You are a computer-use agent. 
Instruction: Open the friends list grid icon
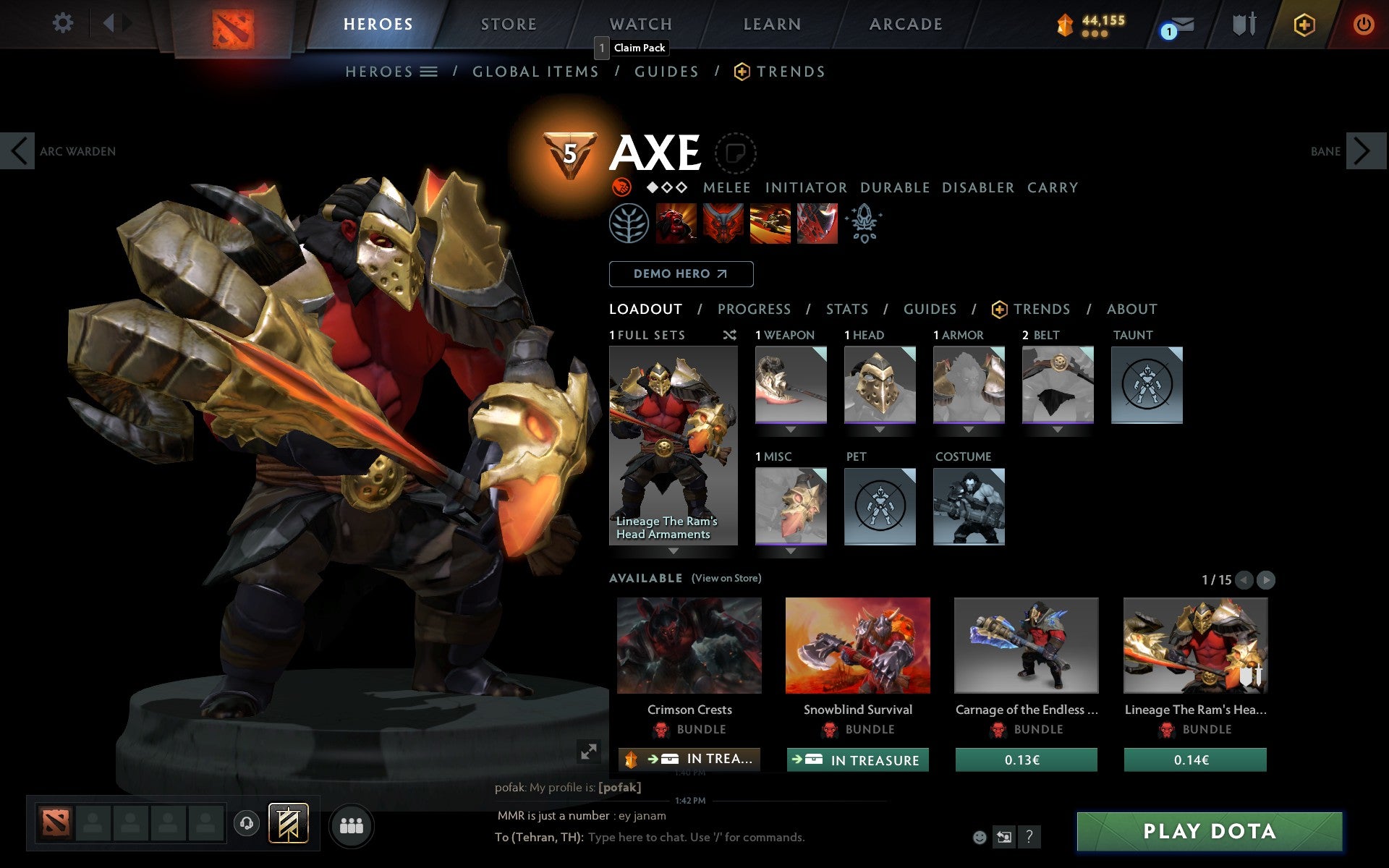click(x=351, y=825)
